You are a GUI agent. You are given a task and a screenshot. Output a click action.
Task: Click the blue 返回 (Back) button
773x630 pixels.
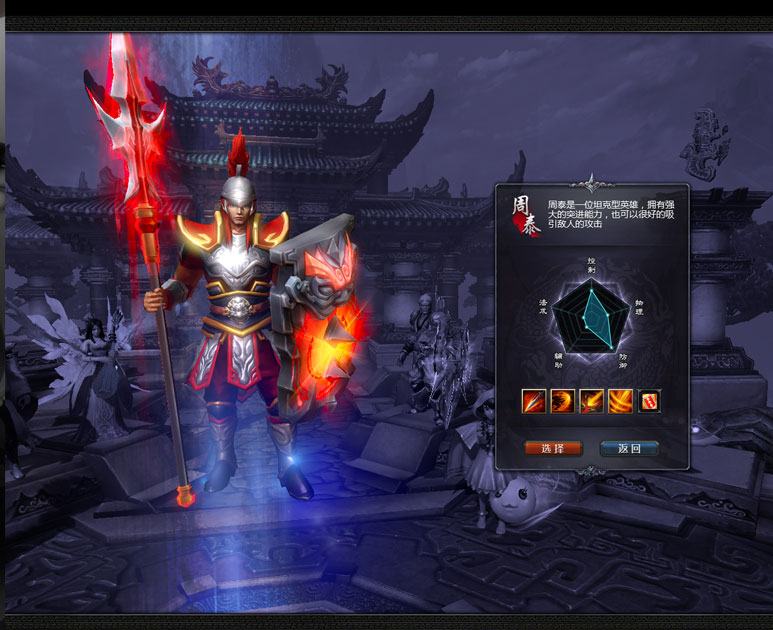[629, 448]
